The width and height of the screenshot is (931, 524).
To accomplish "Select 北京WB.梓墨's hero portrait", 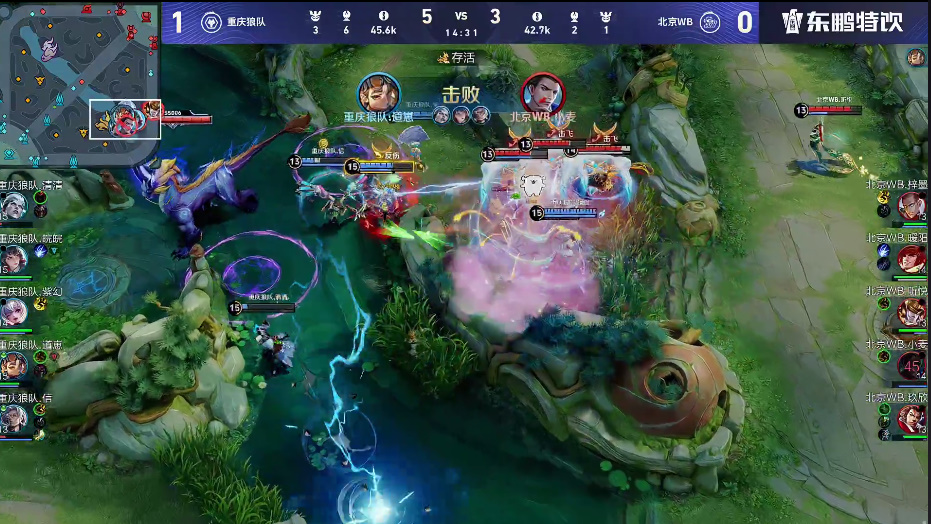I will (x=913, y=205).
